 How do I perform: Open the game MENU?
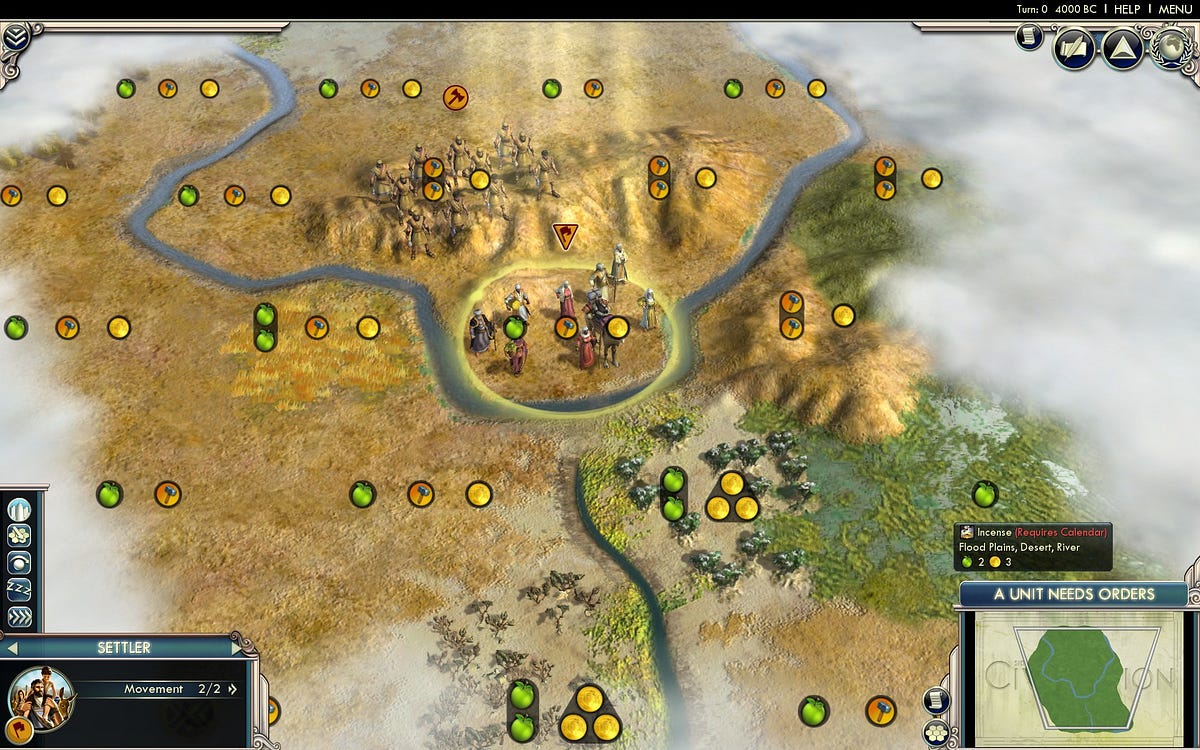1175,9
